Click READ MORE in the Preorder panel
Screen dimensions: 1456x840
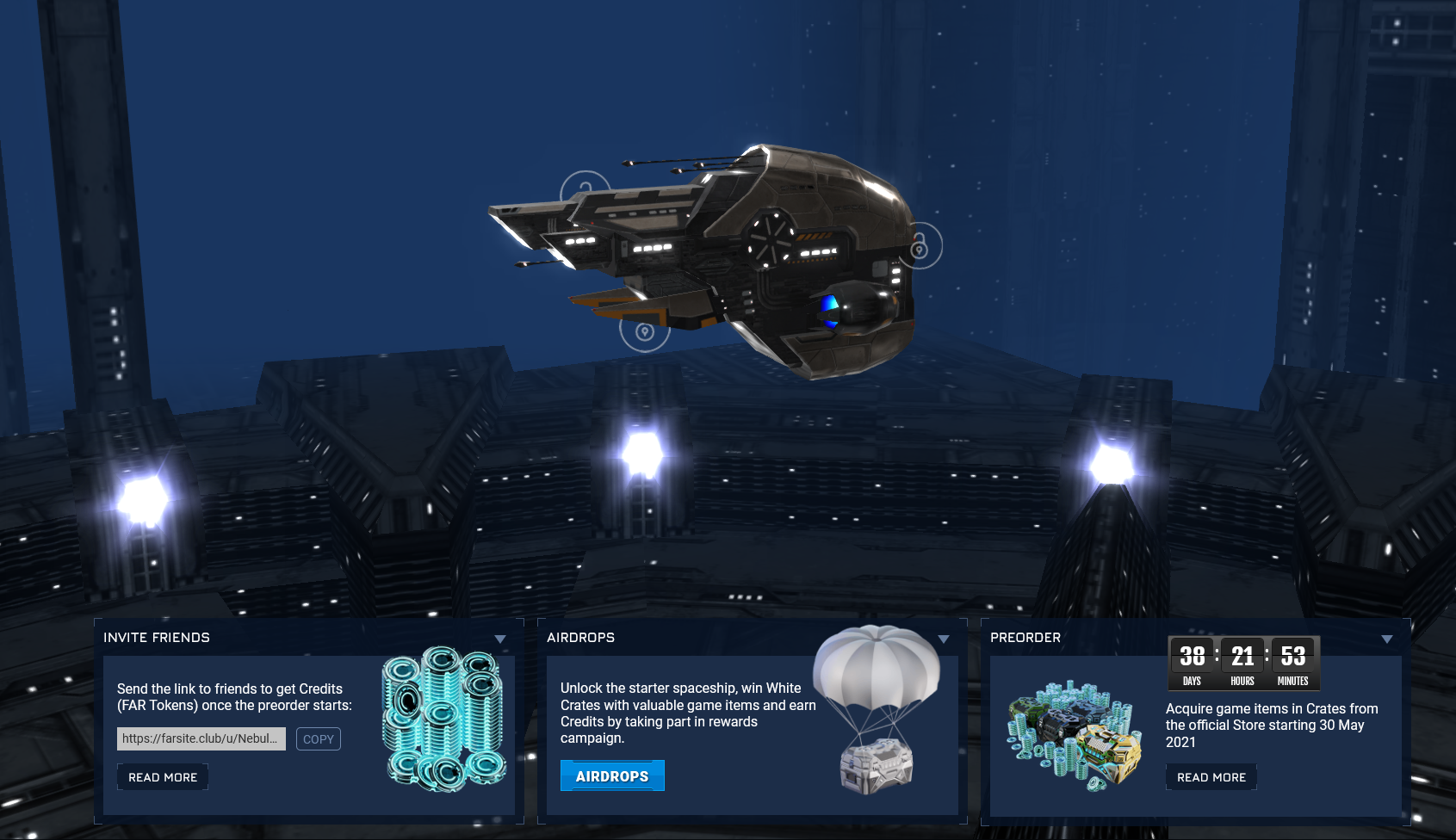pos(1211,776)
